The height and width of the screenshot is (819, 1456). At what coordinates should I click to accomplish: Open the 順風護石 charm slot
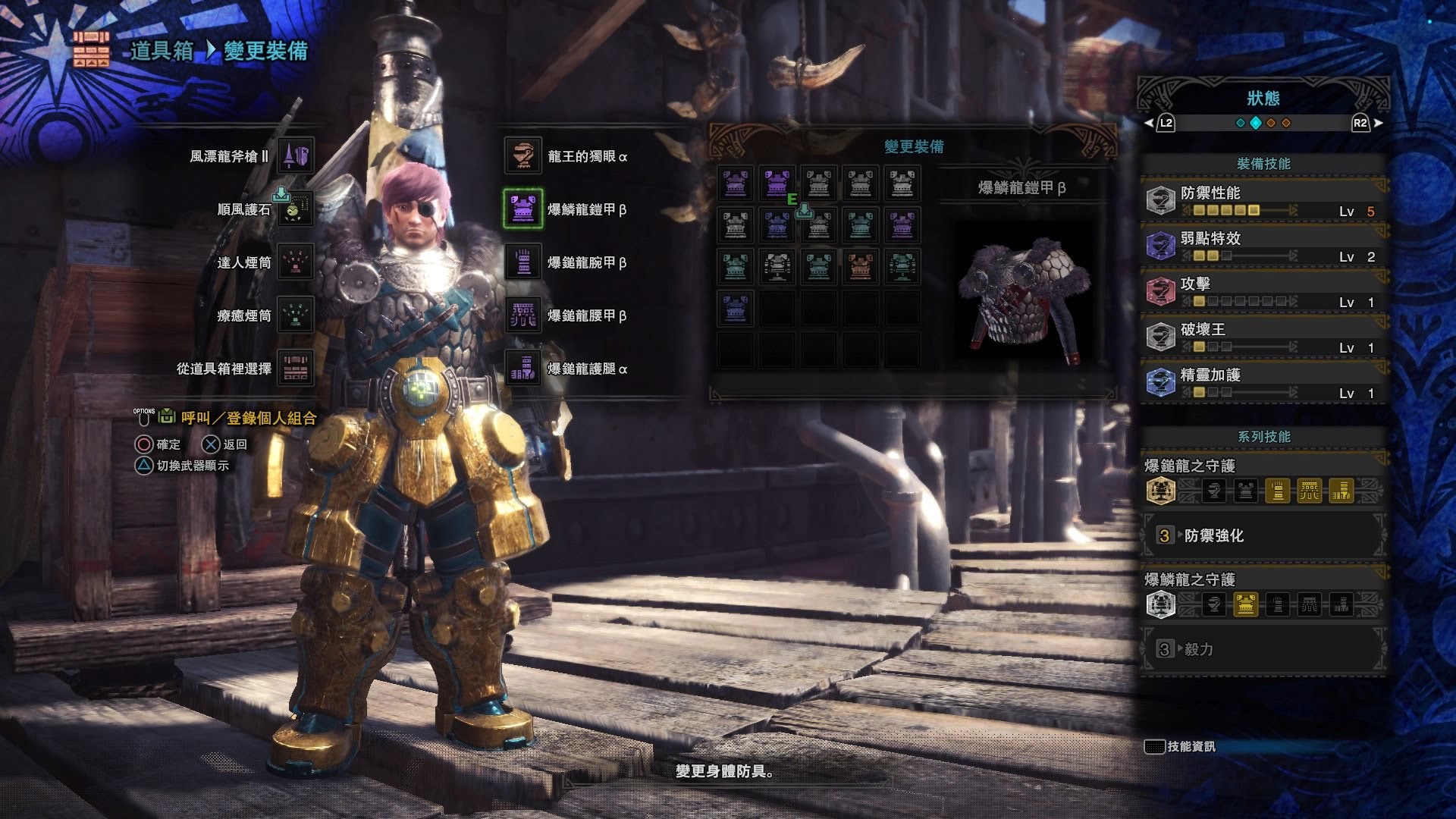point(296,209)
